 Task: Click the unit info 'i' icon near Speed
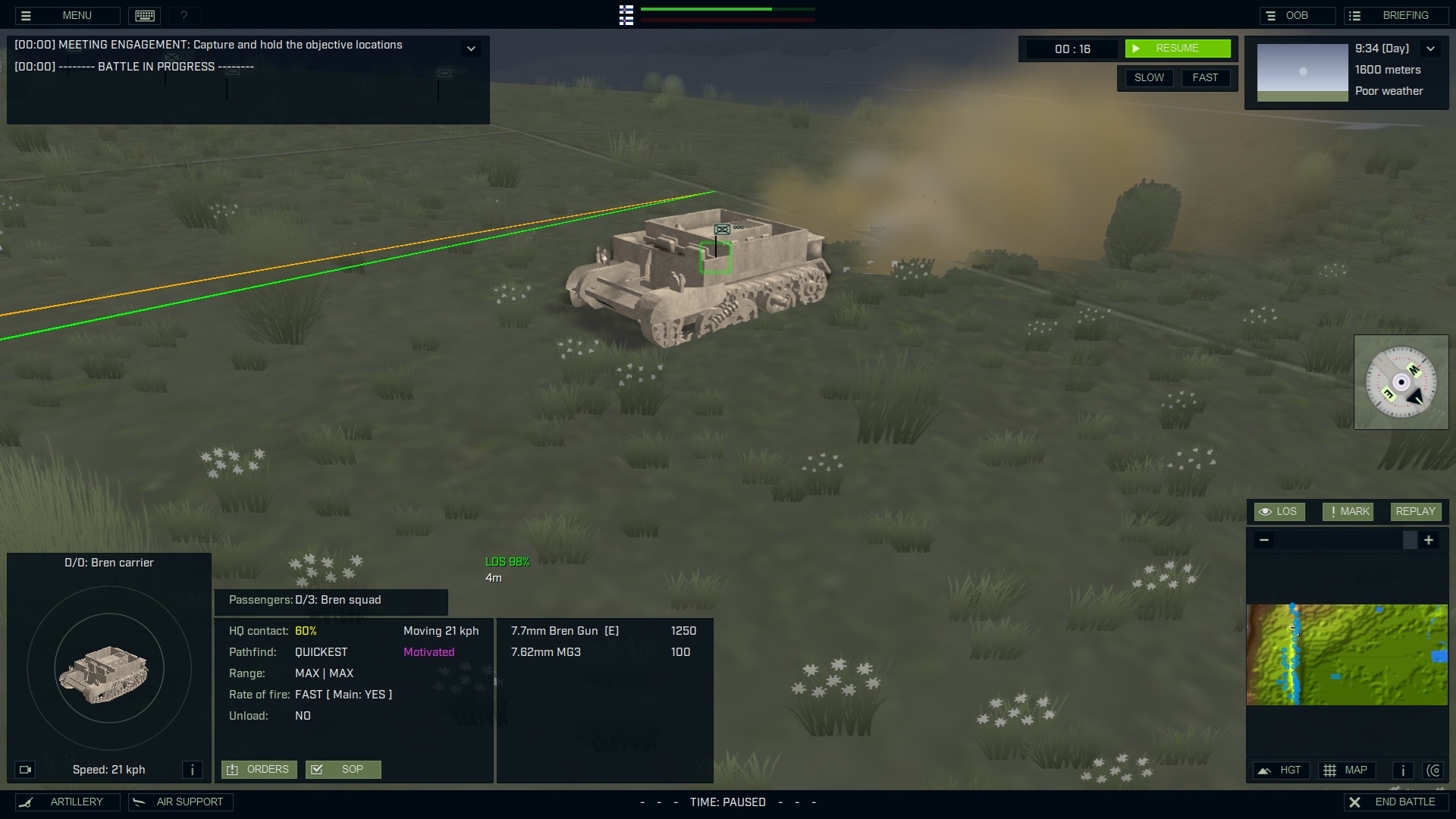193,770
